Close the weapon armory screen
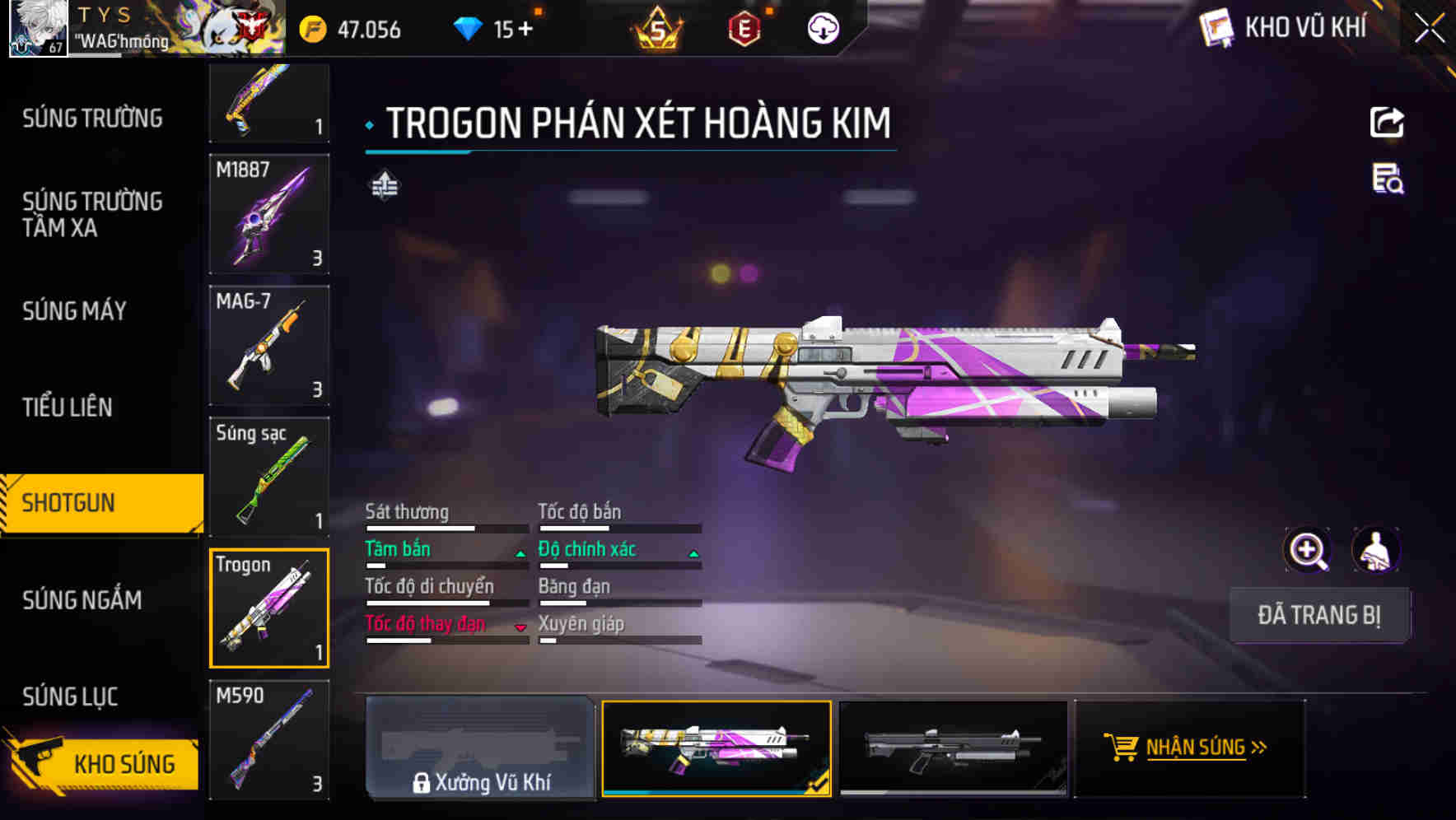Image resolution: width=1456 pixels, height=820 pixels. tap(1429, 28)
